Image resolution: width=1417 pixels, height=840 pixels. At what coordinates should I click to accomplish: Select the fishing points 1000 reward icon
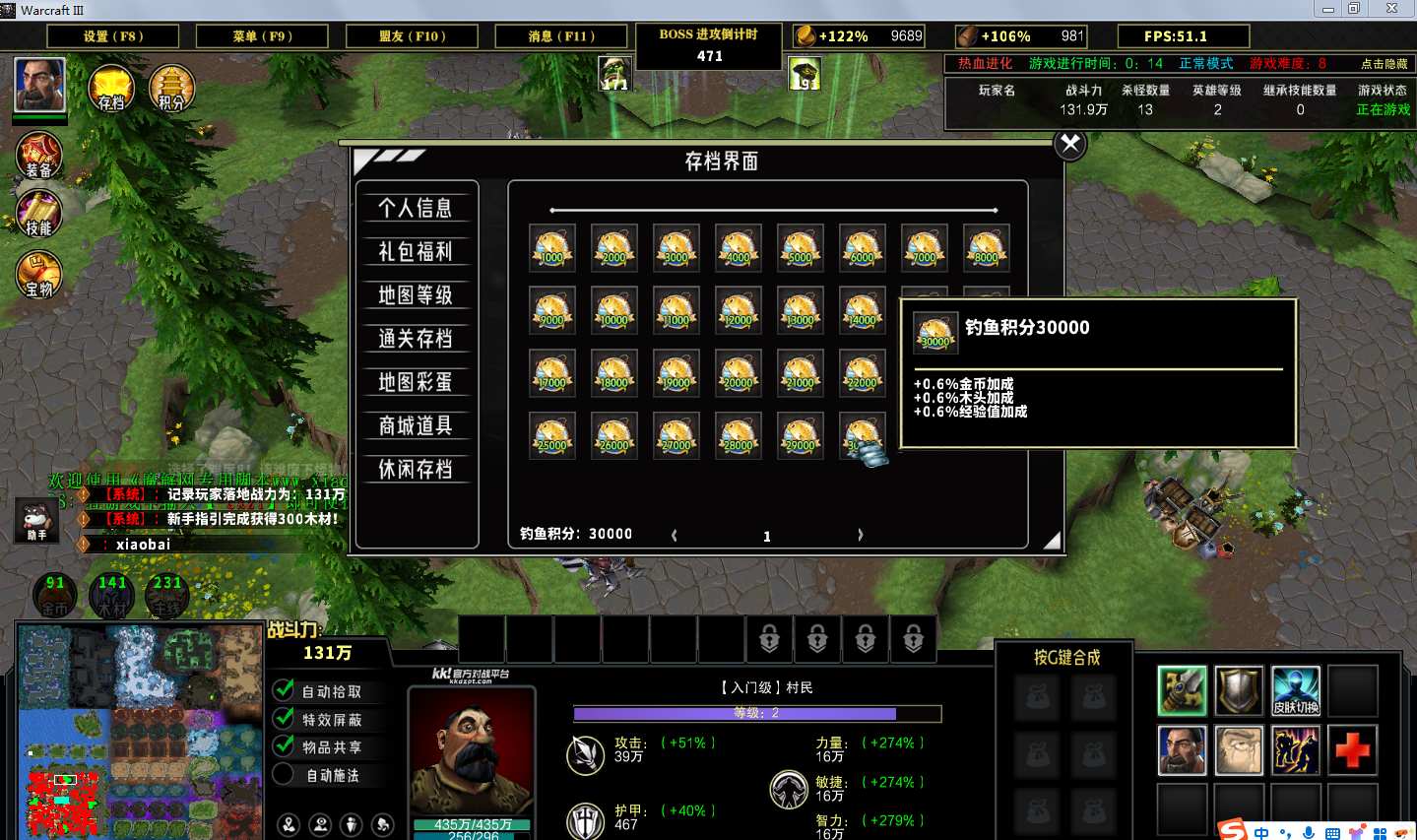point(551,247)
